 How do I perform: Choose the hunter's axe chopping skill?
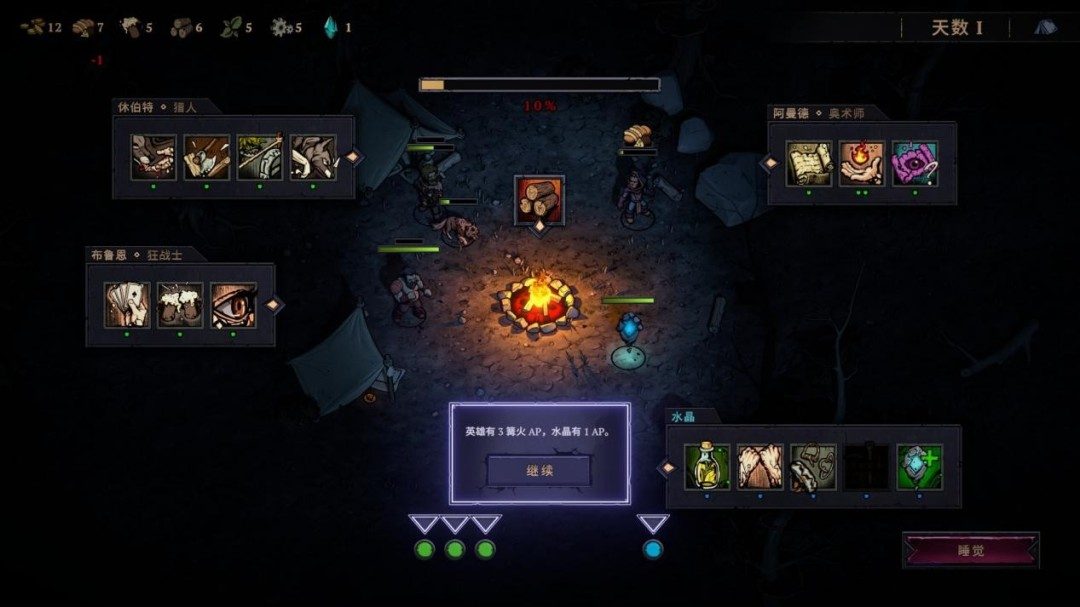(207, 158)
